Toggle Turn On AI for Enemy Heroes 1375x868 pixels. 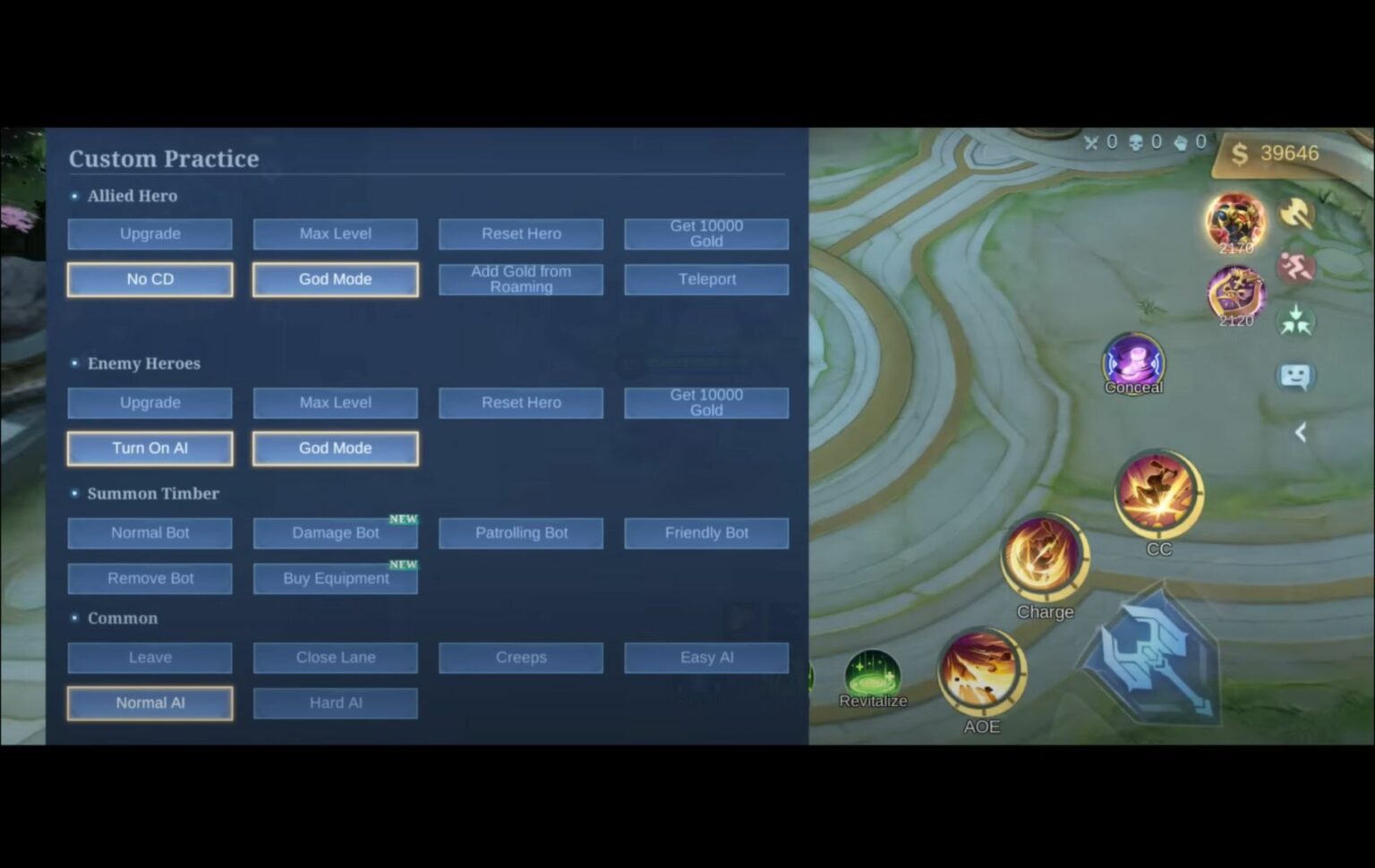[149, 447]
